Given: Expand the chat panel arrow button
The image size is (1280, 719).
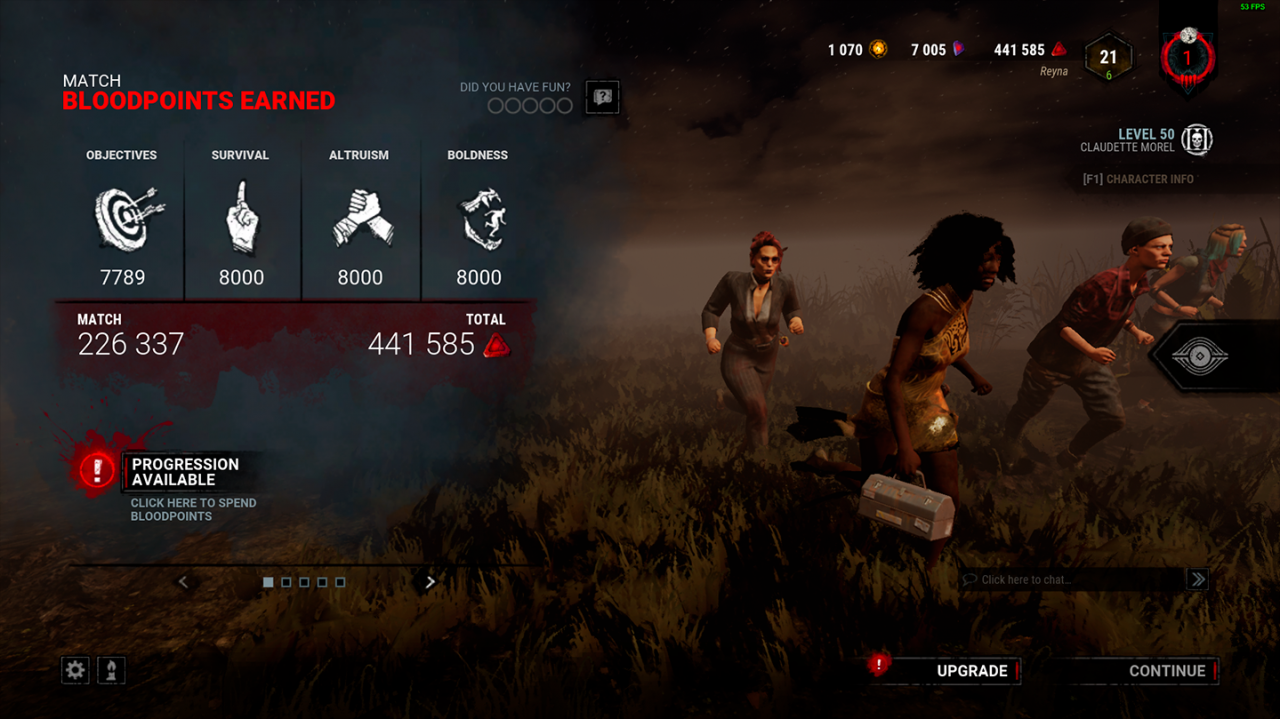Looking at the screenshot, I should tap(1197, 580).
